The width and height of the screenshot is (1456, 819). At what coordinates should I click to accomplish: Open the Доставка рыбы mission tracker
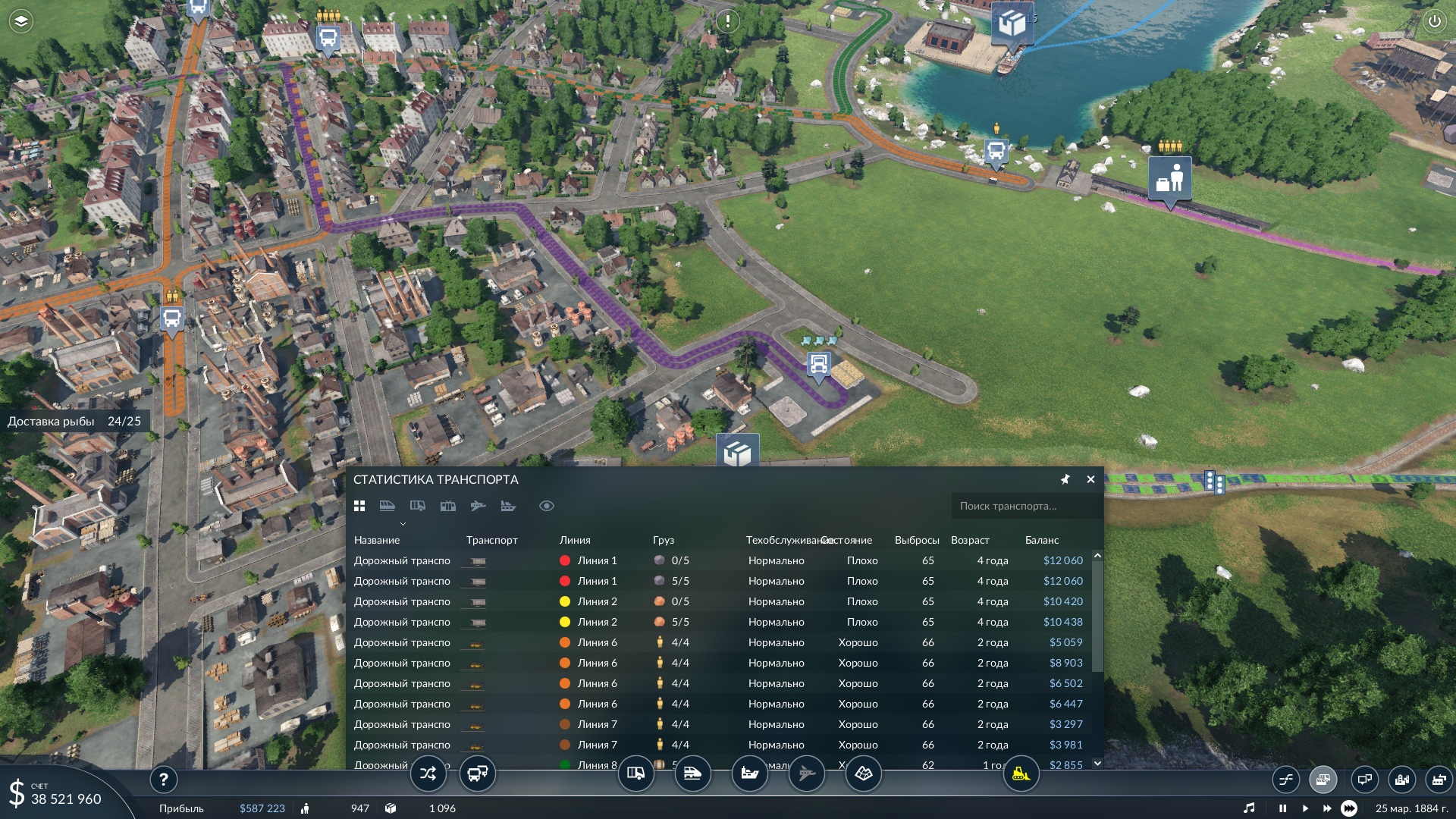point(74,422)
